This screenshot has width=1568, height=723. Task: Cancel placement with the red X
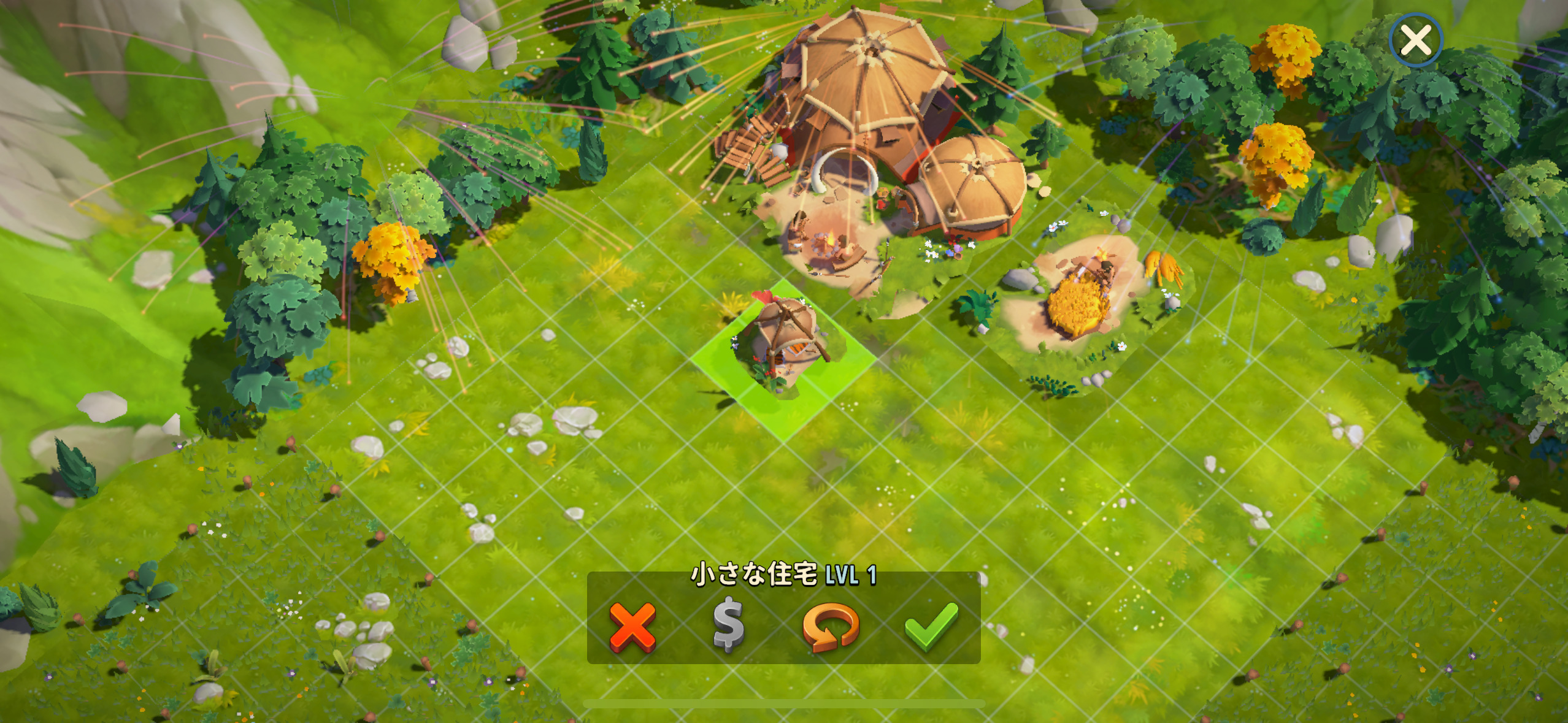pyautogui.click(x=632, y=626)
